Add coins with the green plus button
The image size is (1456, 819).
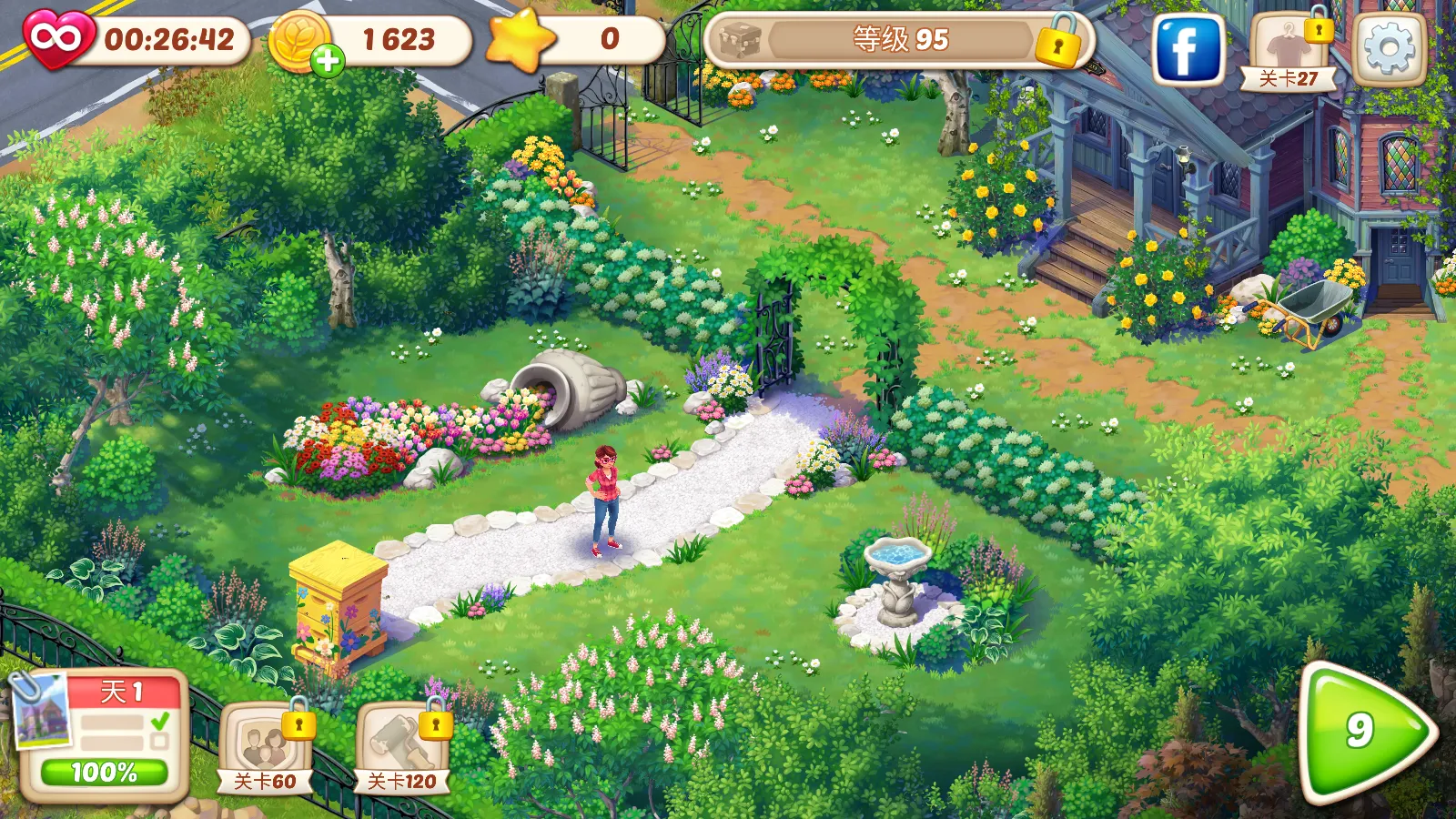[327, 61]
